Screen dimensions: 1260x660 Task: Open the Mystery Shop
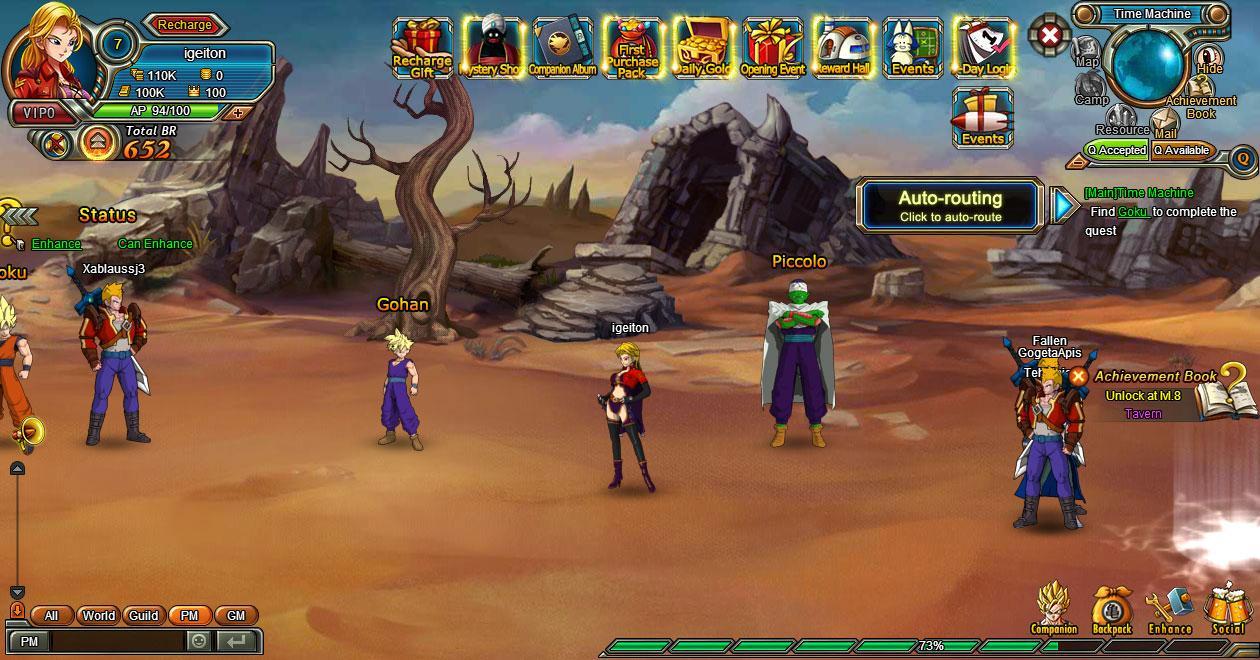point(492,47)
